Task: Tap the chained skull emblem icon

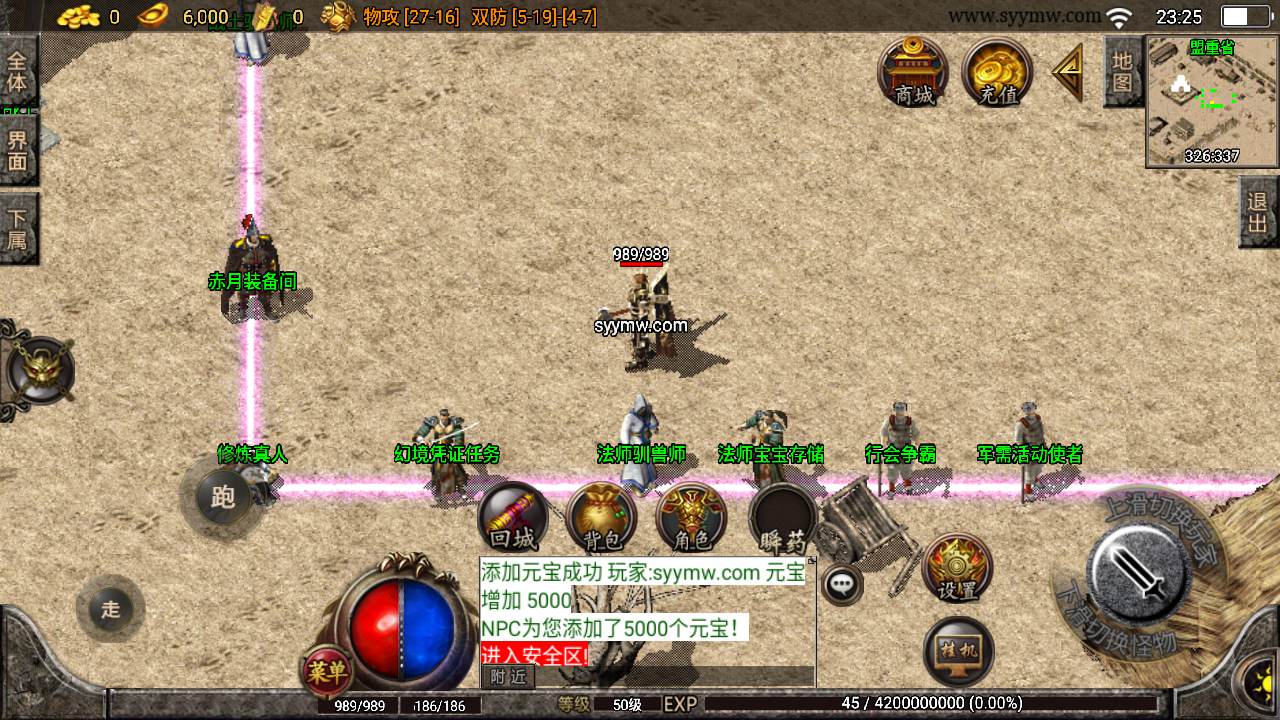Action: click(40, 371)
